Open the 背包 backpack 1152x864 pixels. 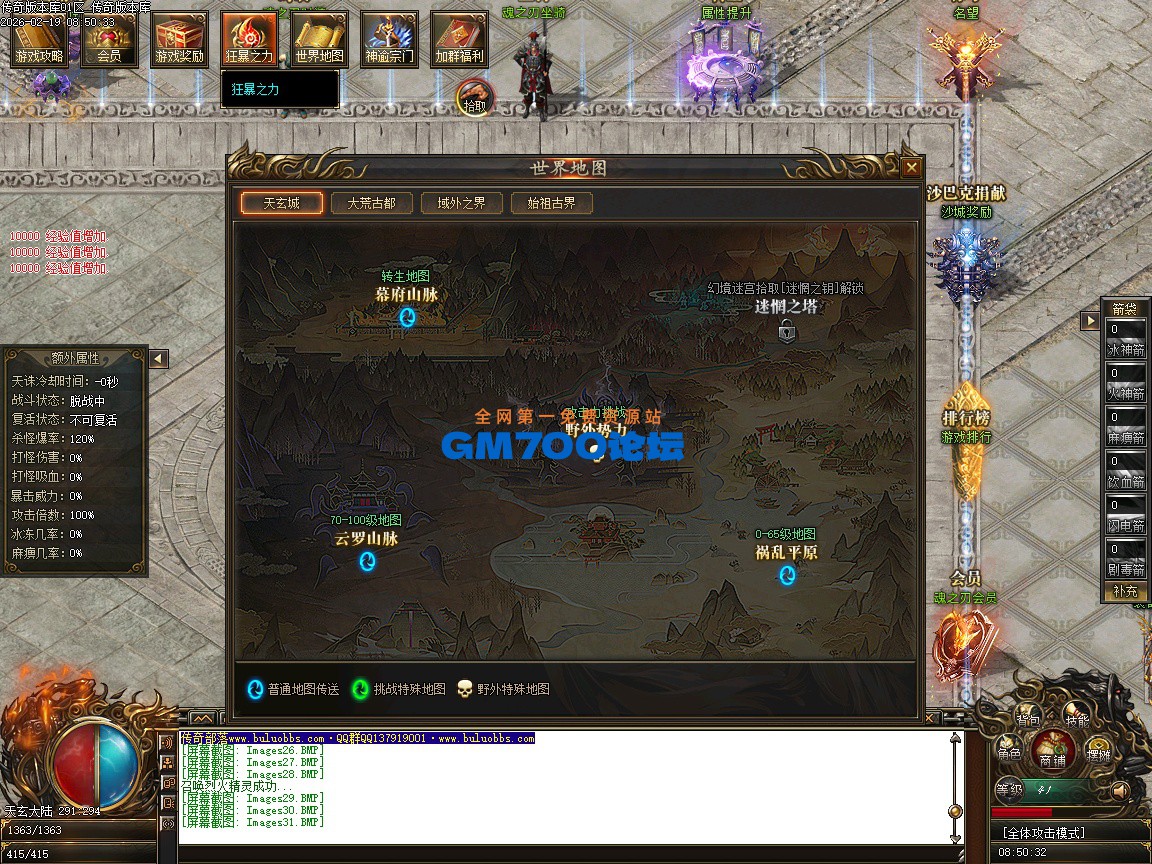[x=1028, y=716]
